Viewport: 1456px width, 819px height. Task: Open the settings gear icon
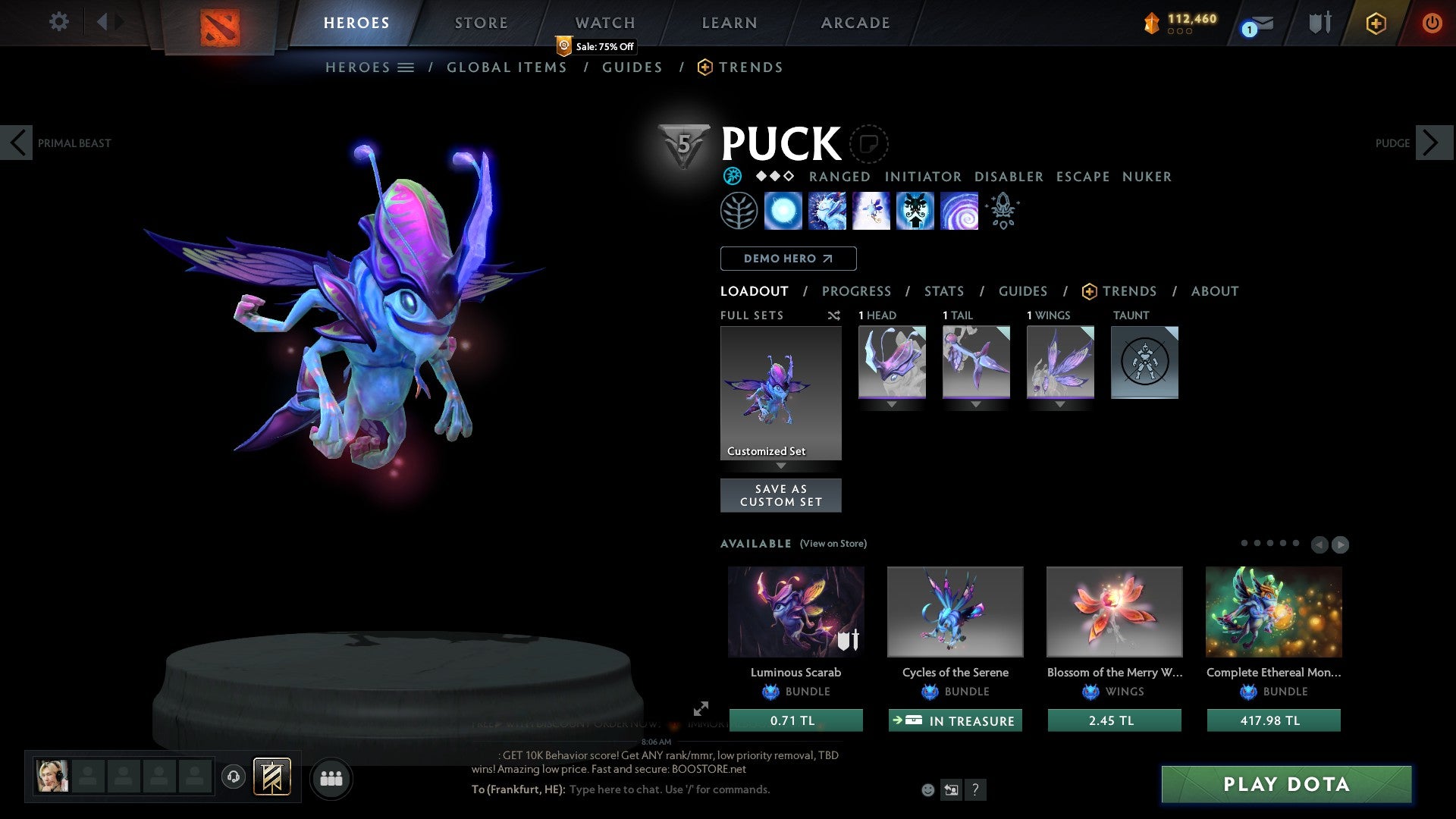[x=58, y=22]
